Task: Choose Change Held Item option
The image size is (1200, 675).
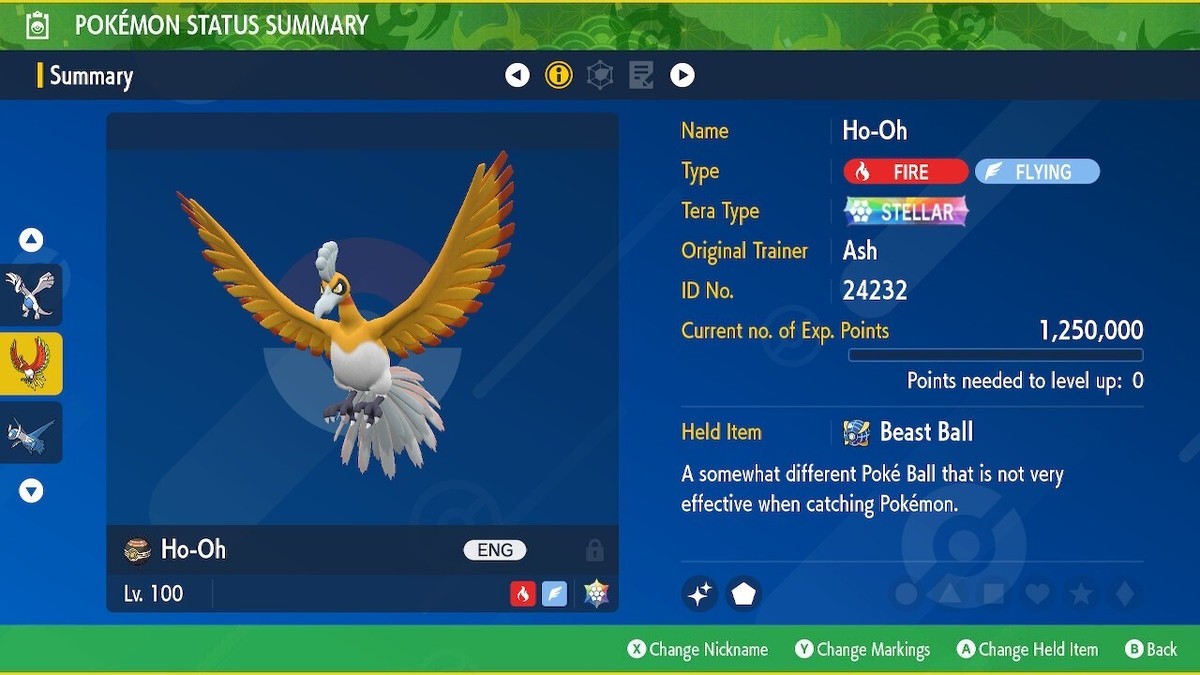Action: (1027, 650)
